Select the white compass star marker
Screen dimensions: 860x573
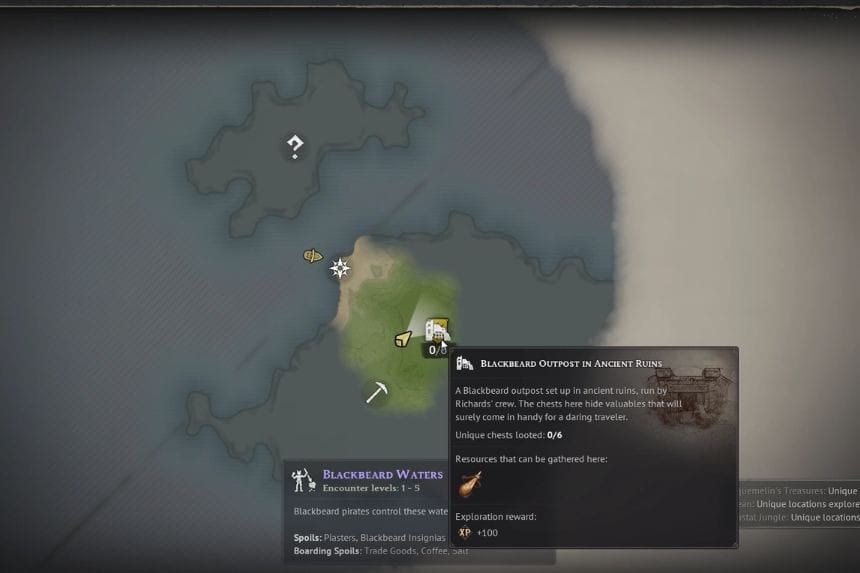click(341, 268)
